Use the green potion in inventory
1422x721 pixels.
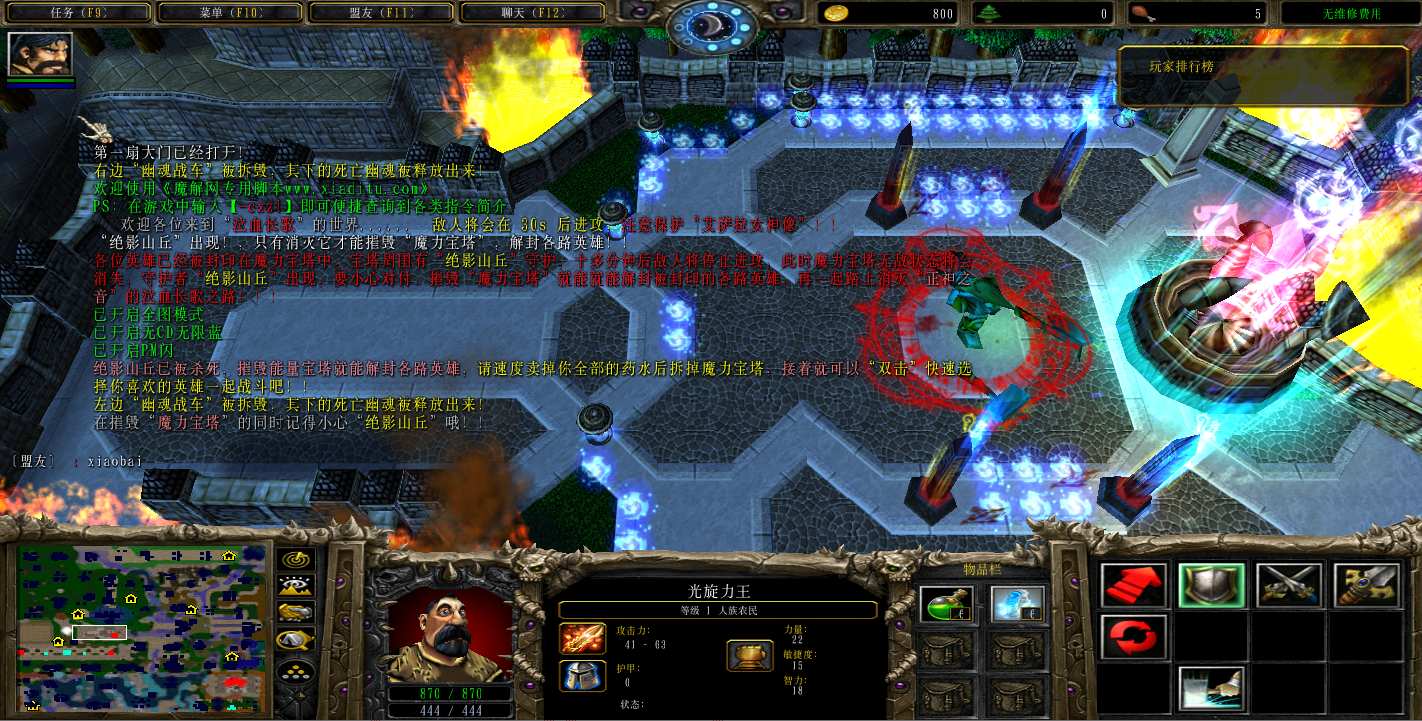tap(945, 604)
